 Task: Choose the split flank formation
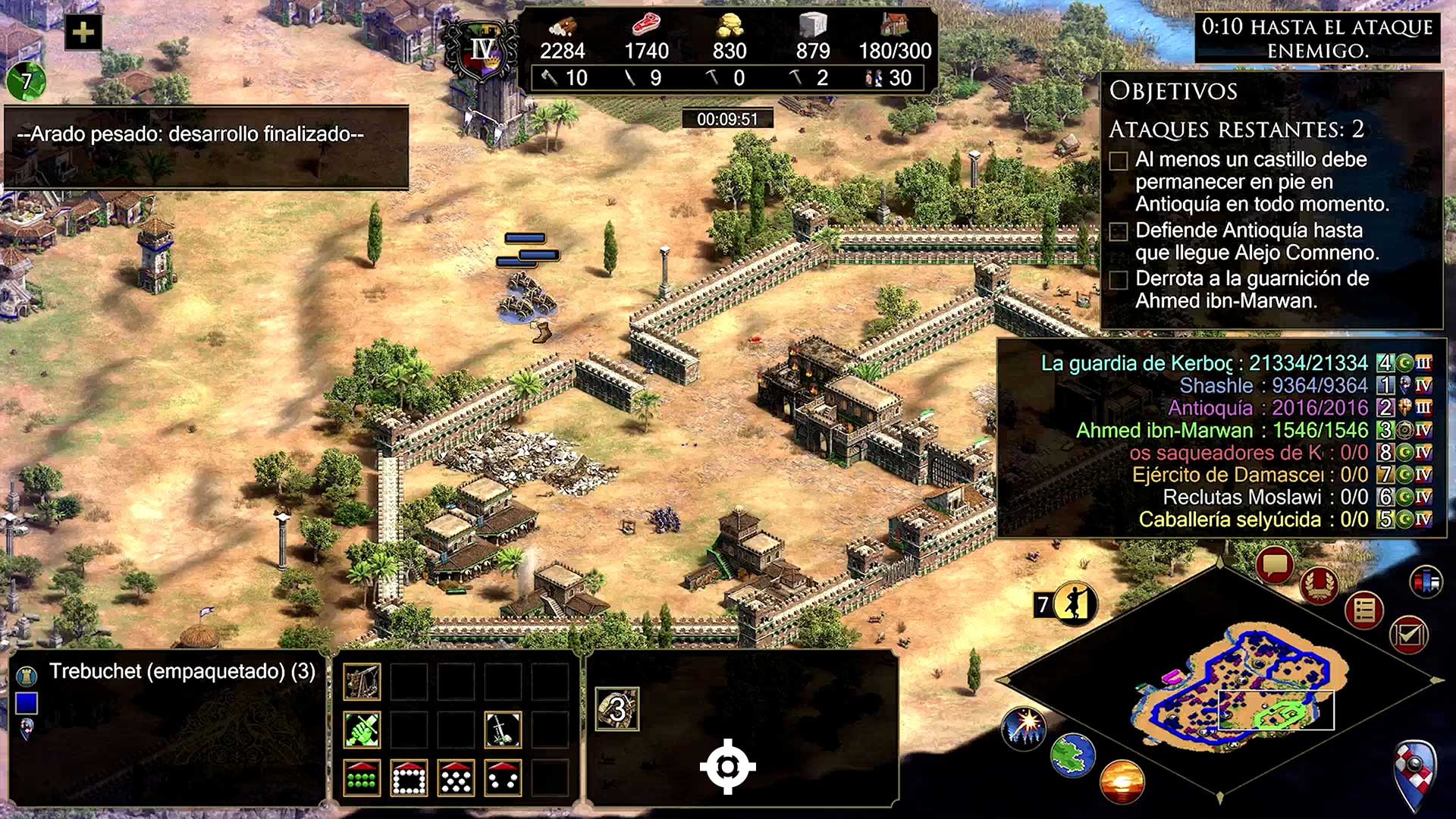pyautogui.click(x=502, y=777)
